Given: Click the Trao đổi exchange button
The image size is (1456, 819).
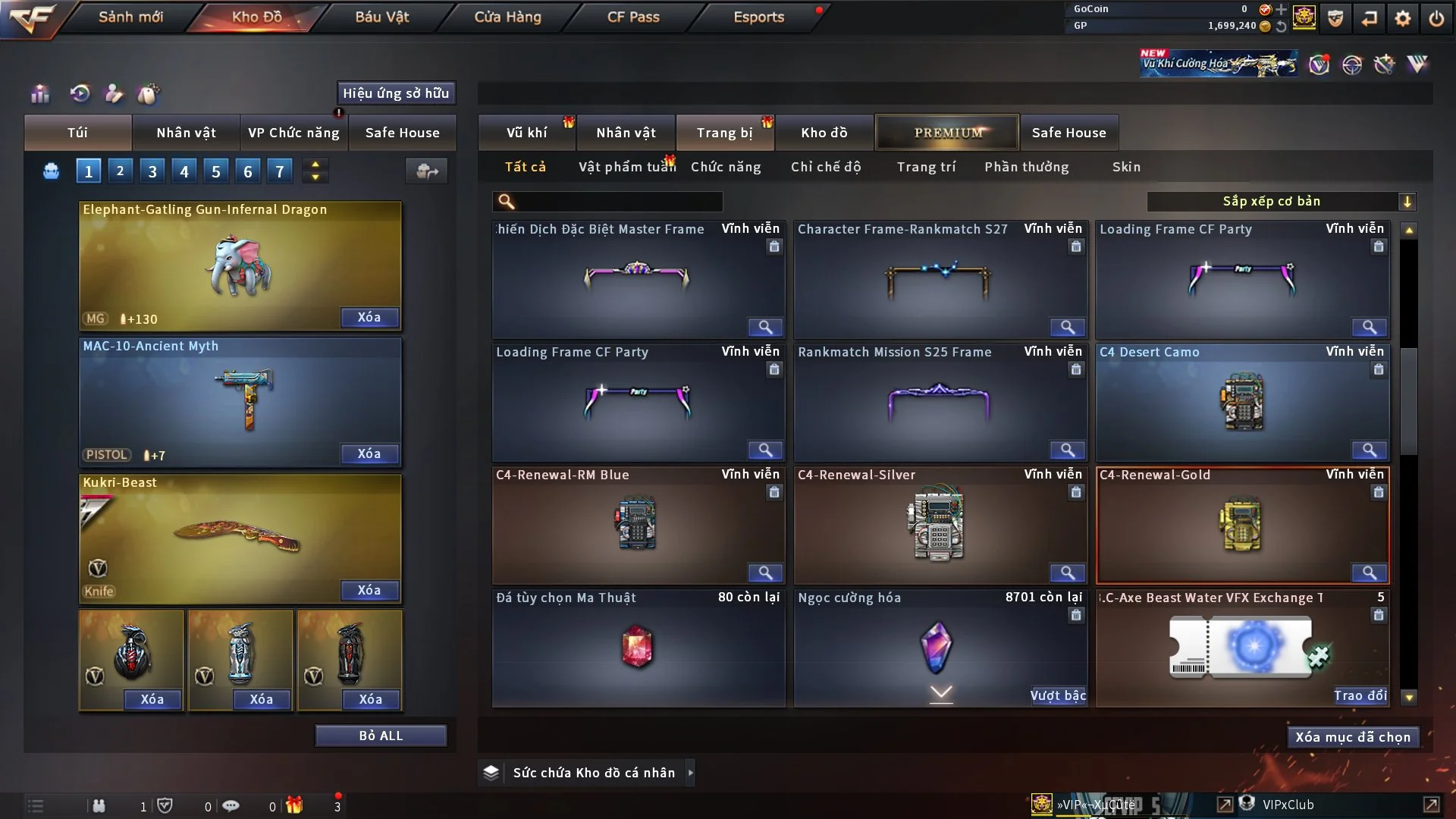Looking at the screenshot, I should pos(1360,695).
